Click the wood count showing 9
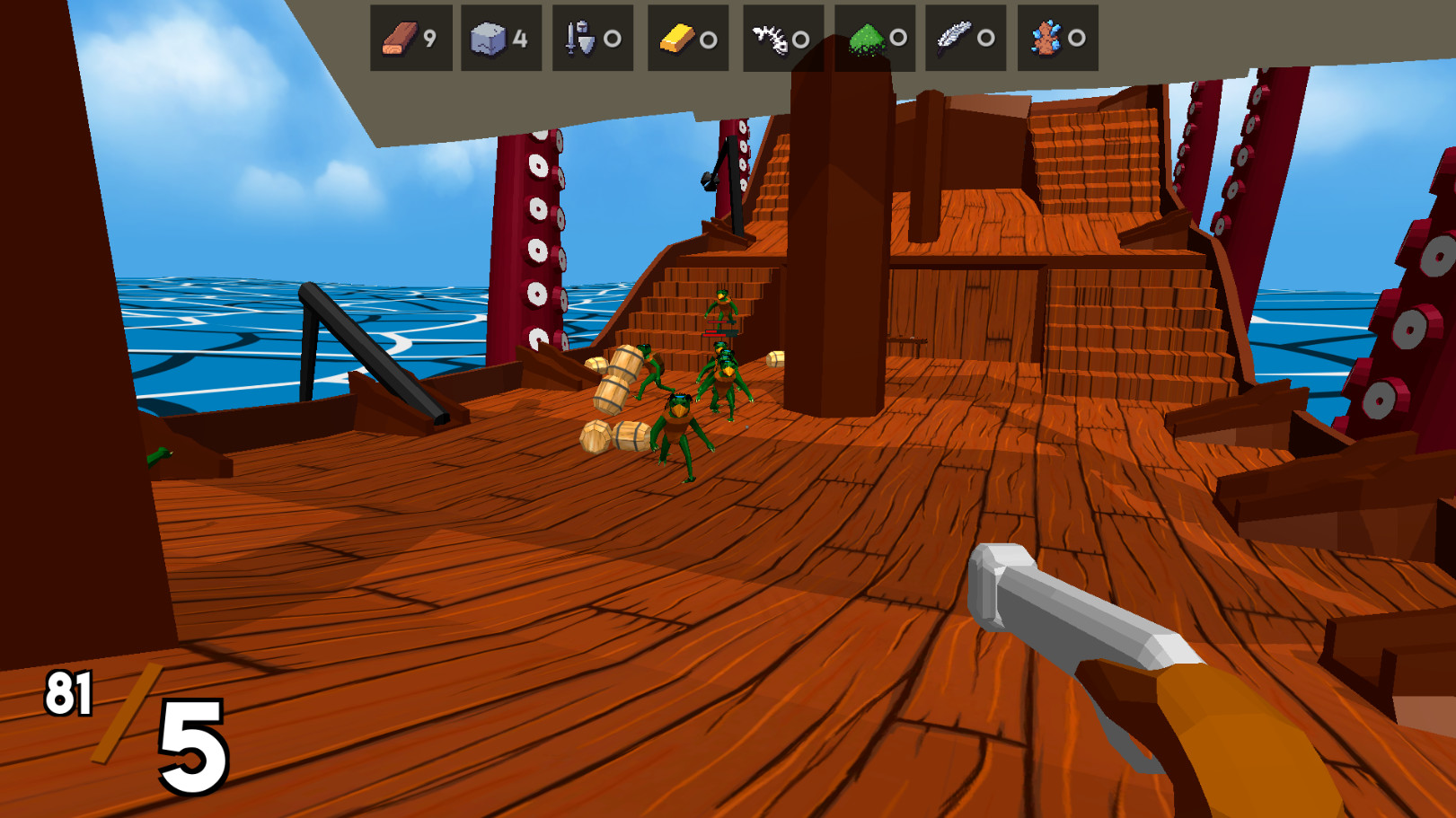 tap(430, 39)
